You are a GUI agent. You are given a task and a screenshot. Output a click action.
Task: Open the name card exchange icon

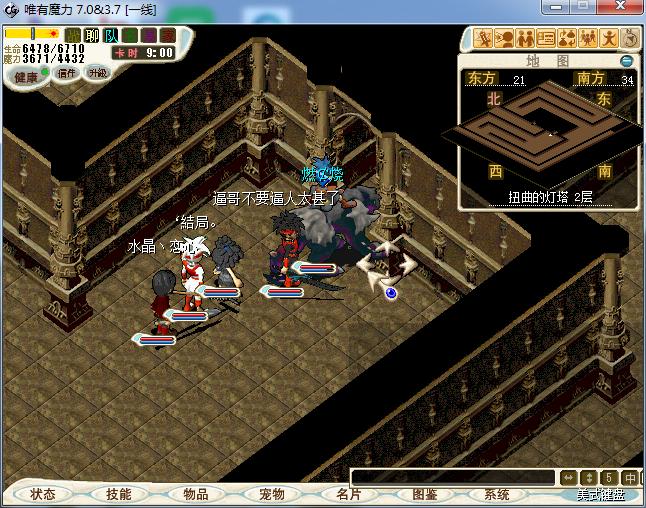tap(545, 39)
